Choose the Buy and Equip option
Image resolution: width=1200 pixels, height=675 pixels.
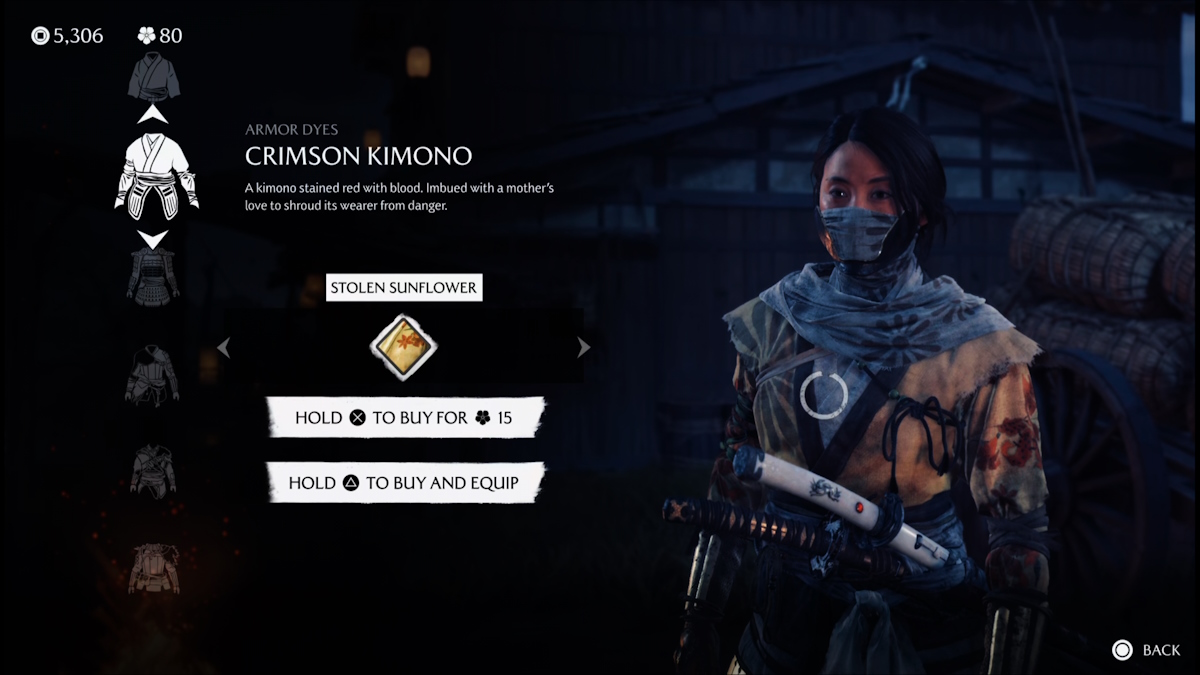pyautogui.click(x=405, y=482)
